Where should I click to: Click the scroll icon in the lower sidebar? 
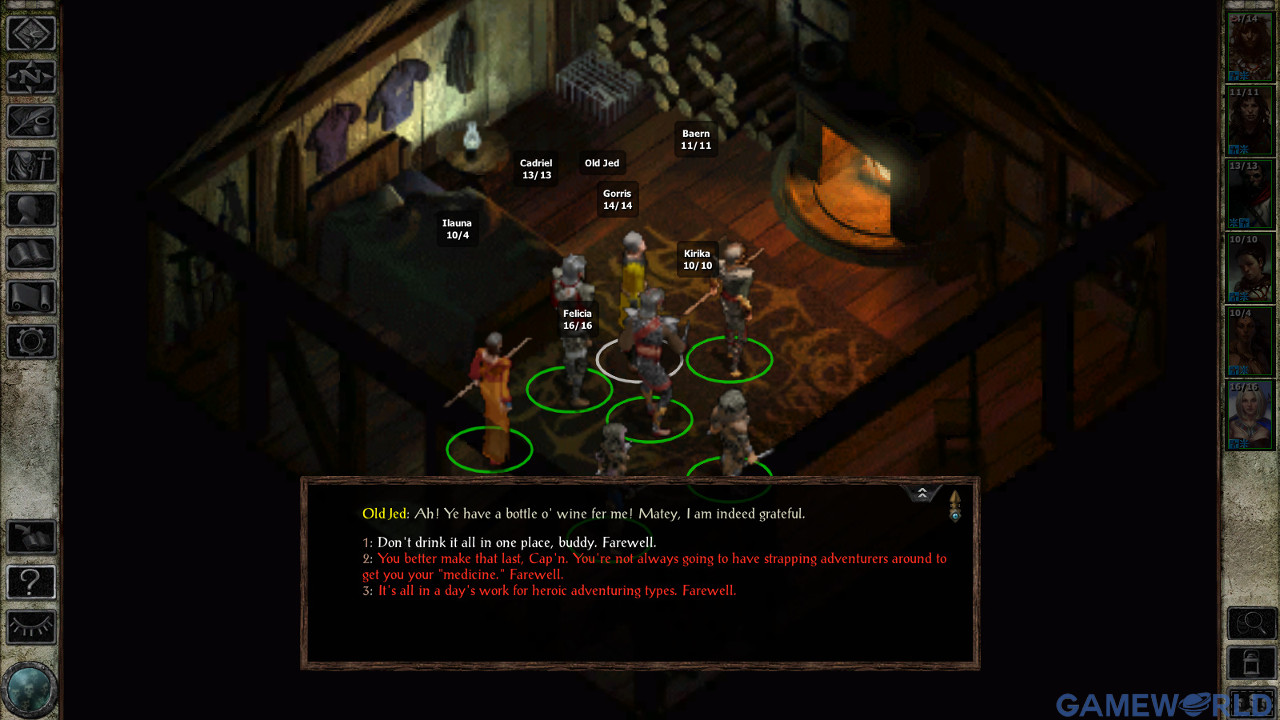tap(32, 298)
